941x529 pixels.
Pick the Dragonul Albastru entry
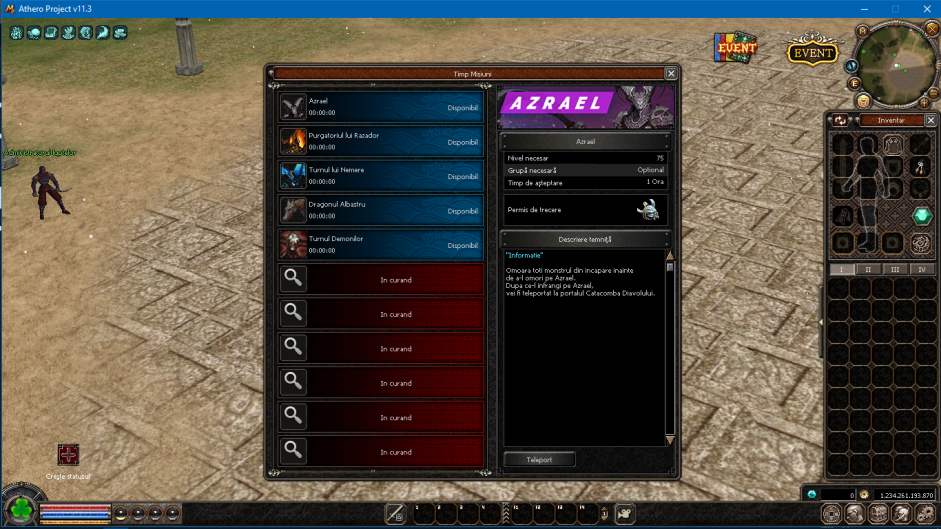(380, 211)
